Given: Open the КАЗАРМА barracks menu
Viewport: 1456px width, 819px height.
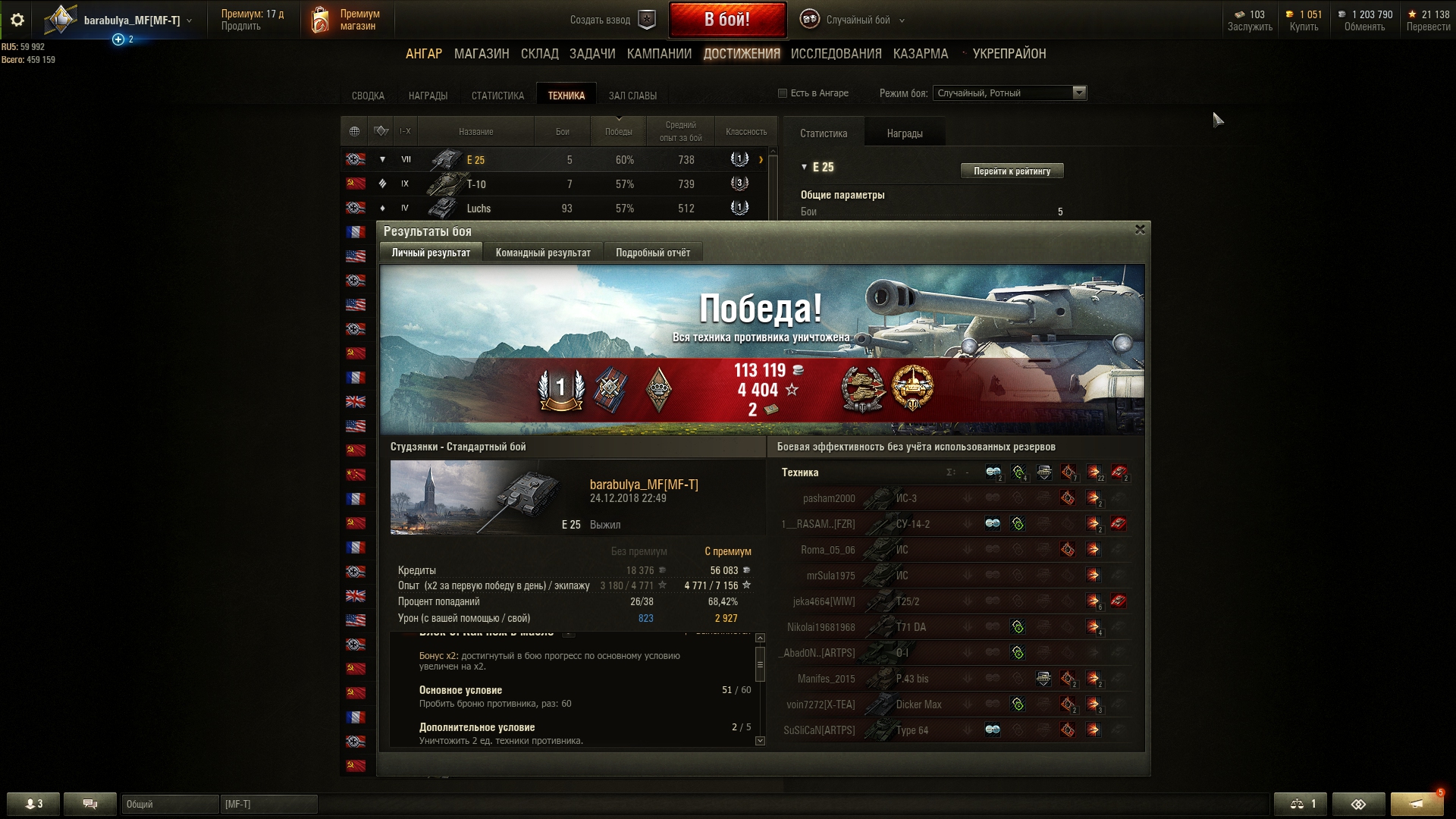Looking at the screenshot, I should coord(920,54).
